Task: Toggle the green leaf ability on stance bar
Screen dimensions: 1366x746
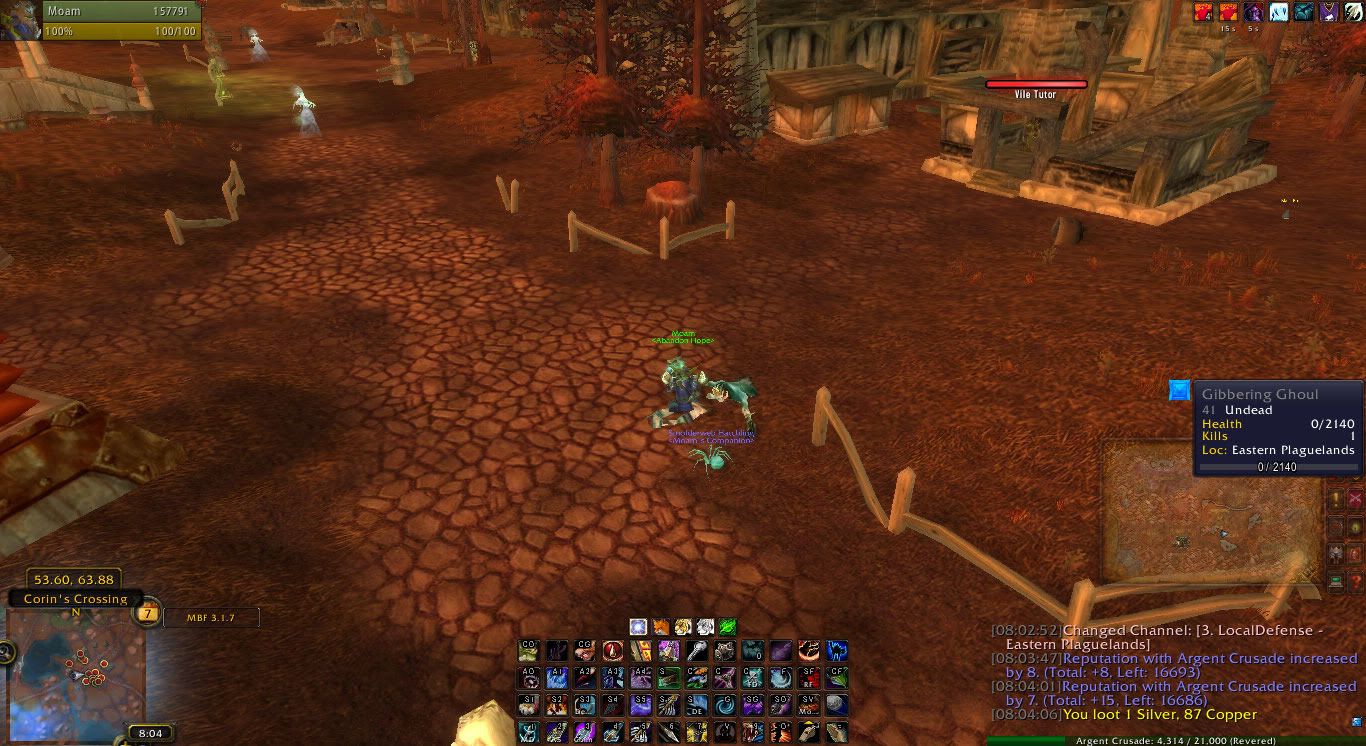Action: [x=728, y=626]
